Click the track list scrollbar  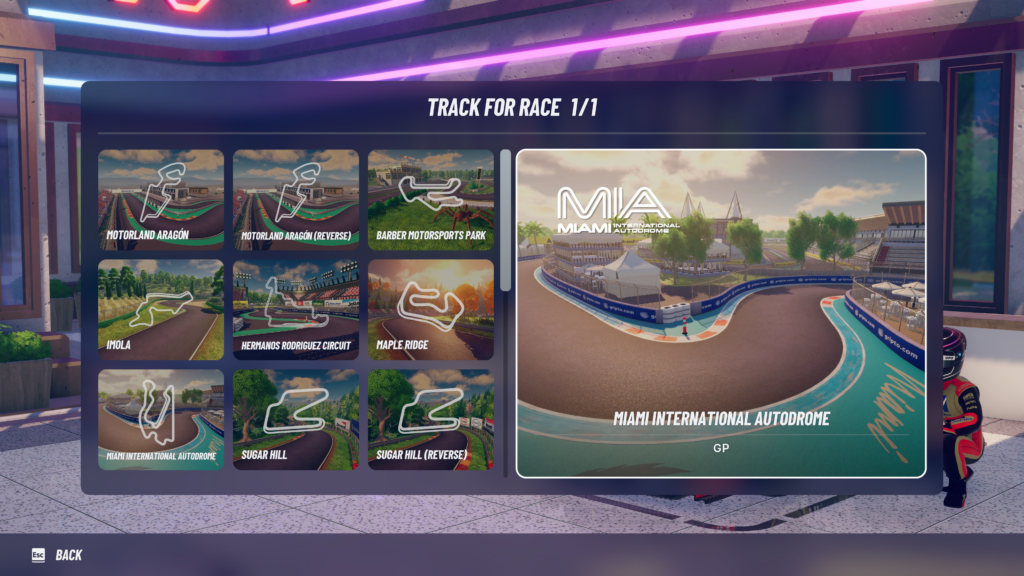(506, 220)
